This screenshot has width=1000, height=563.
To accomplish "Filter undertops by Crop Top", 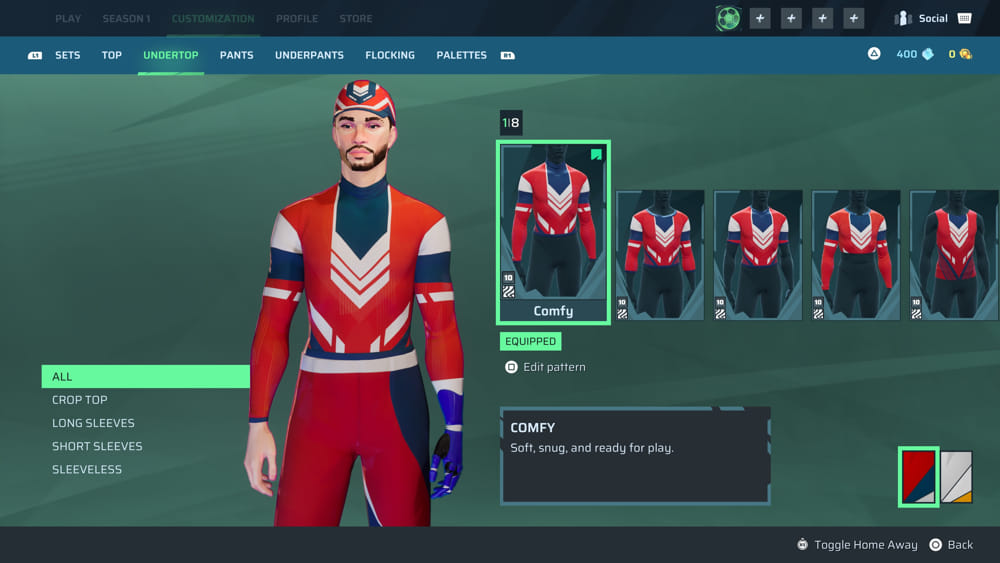I will pyautogui.click(x=80, y=400).
